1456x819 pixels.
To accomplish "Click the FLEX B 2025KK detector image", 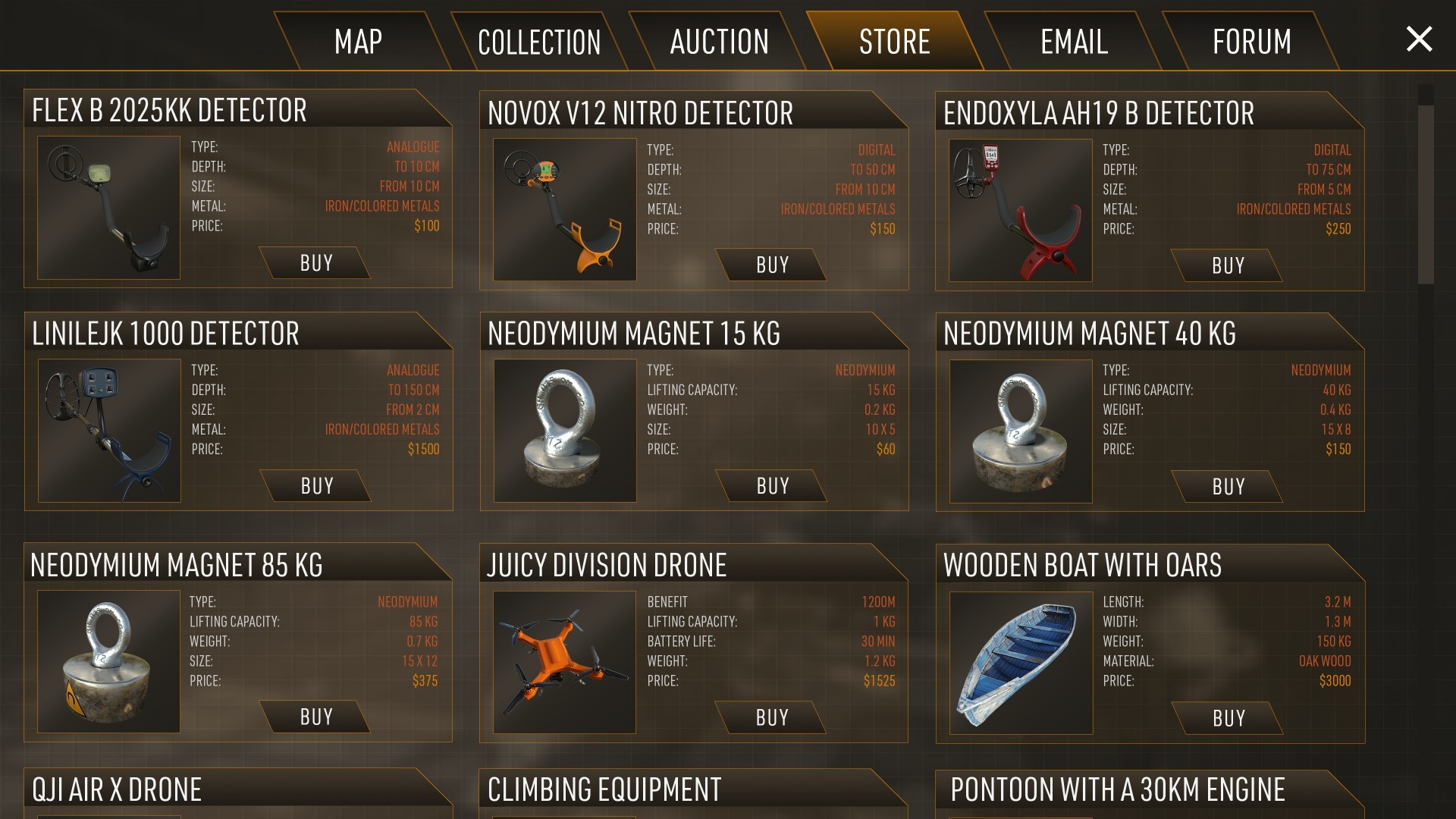I will point(108,206).
